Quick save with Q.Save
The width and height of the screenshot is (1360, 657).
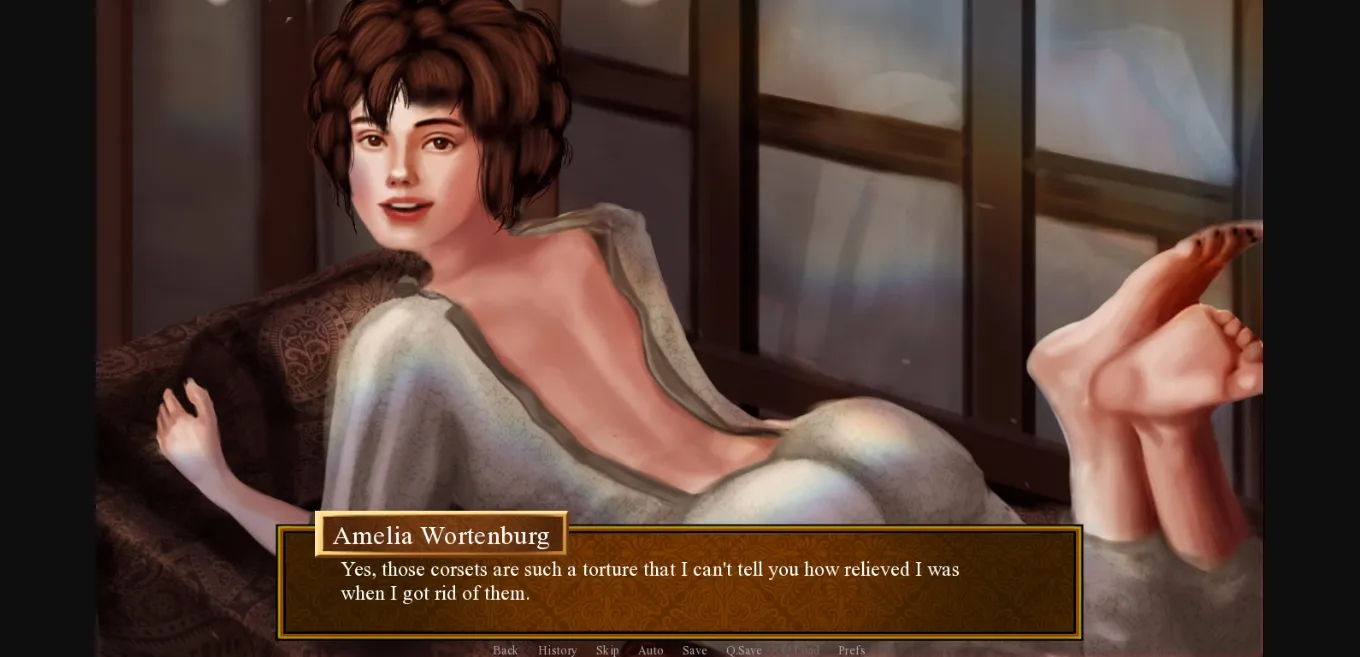(743, 650)
